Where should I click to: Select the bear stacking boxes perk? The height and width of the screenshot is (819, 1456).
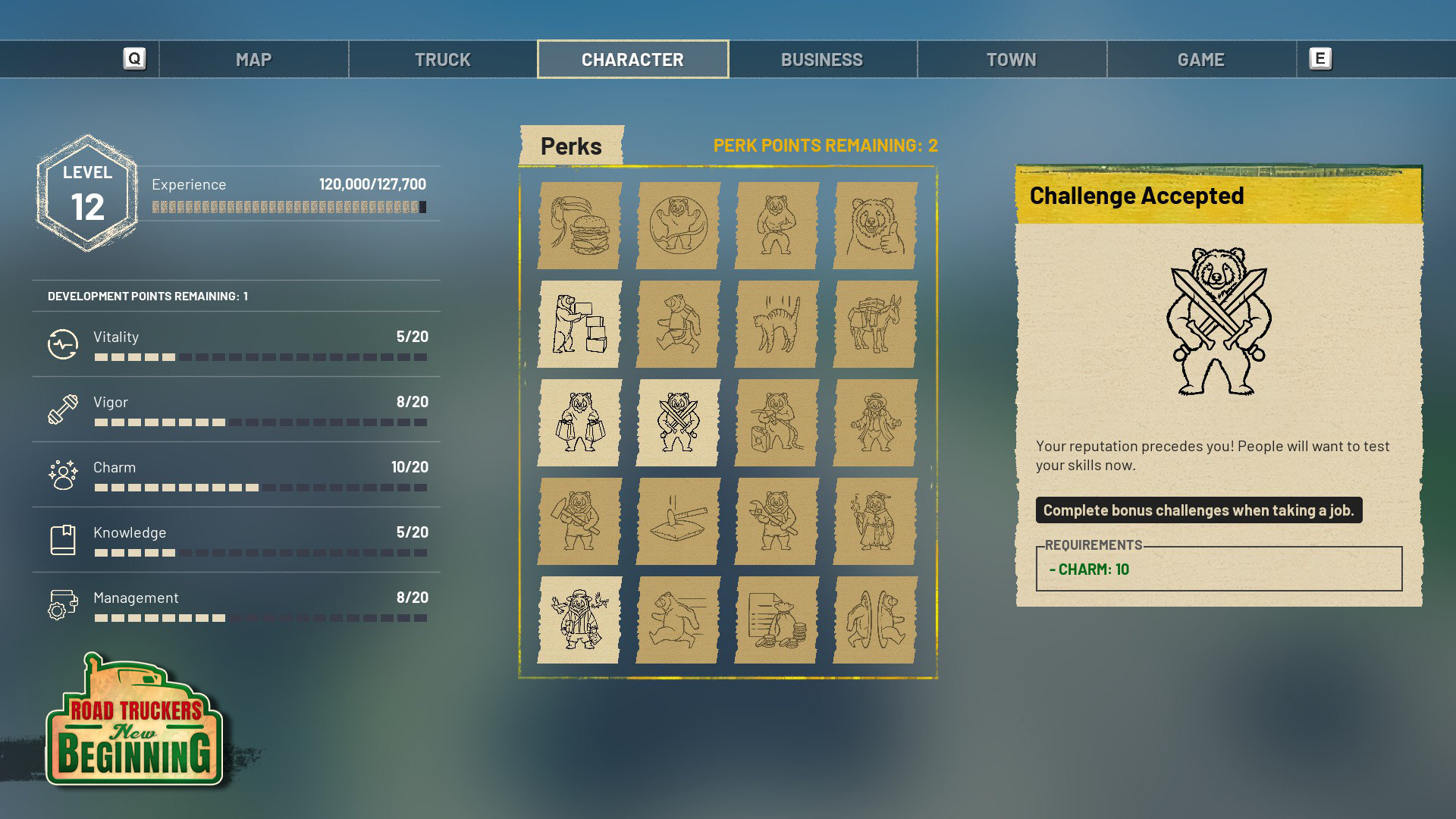(x=579, y=324)
